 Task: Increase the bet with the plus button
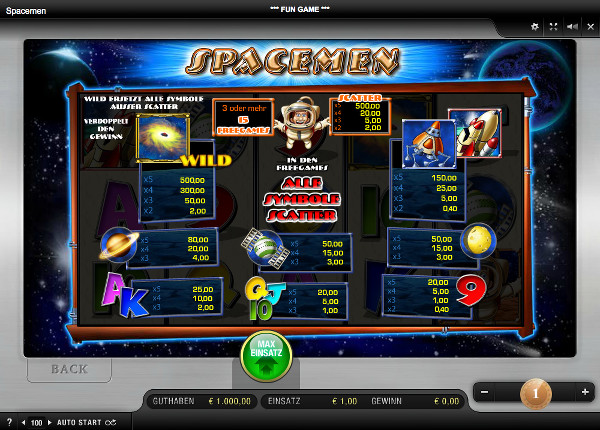[x=585, y=394]
